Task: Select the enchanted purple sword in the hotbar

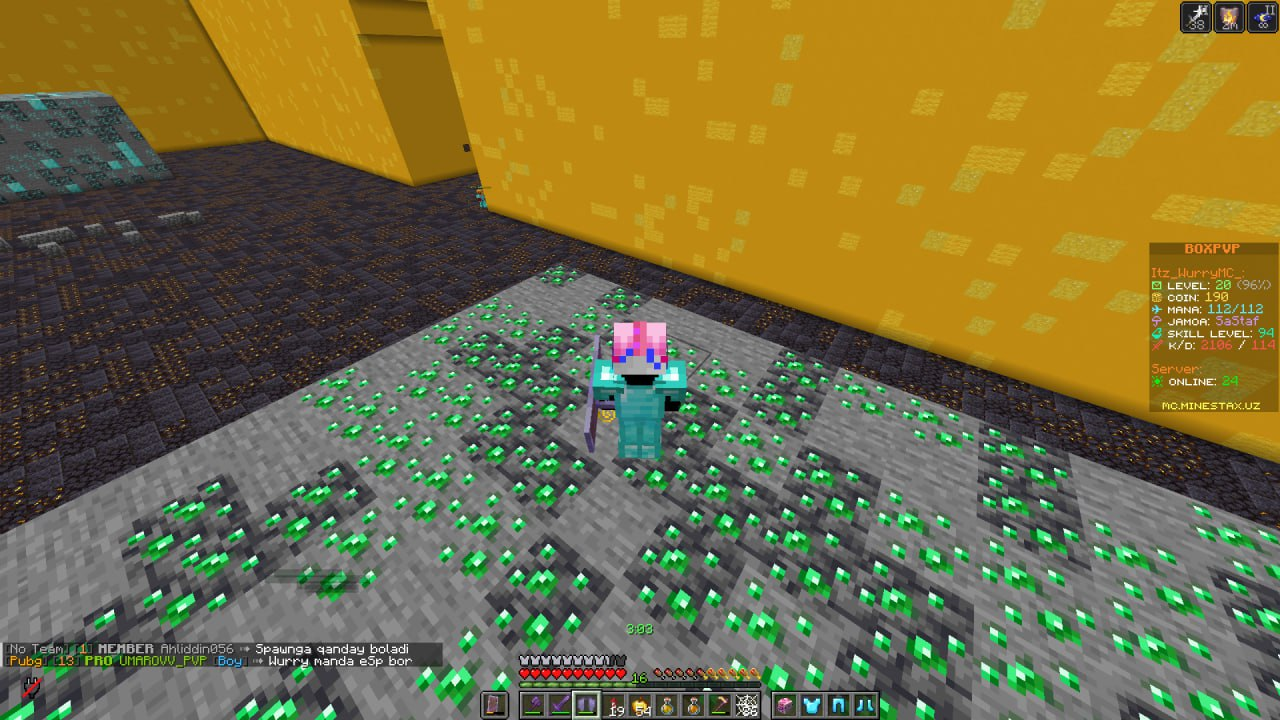Action: [x=559, y=703]
